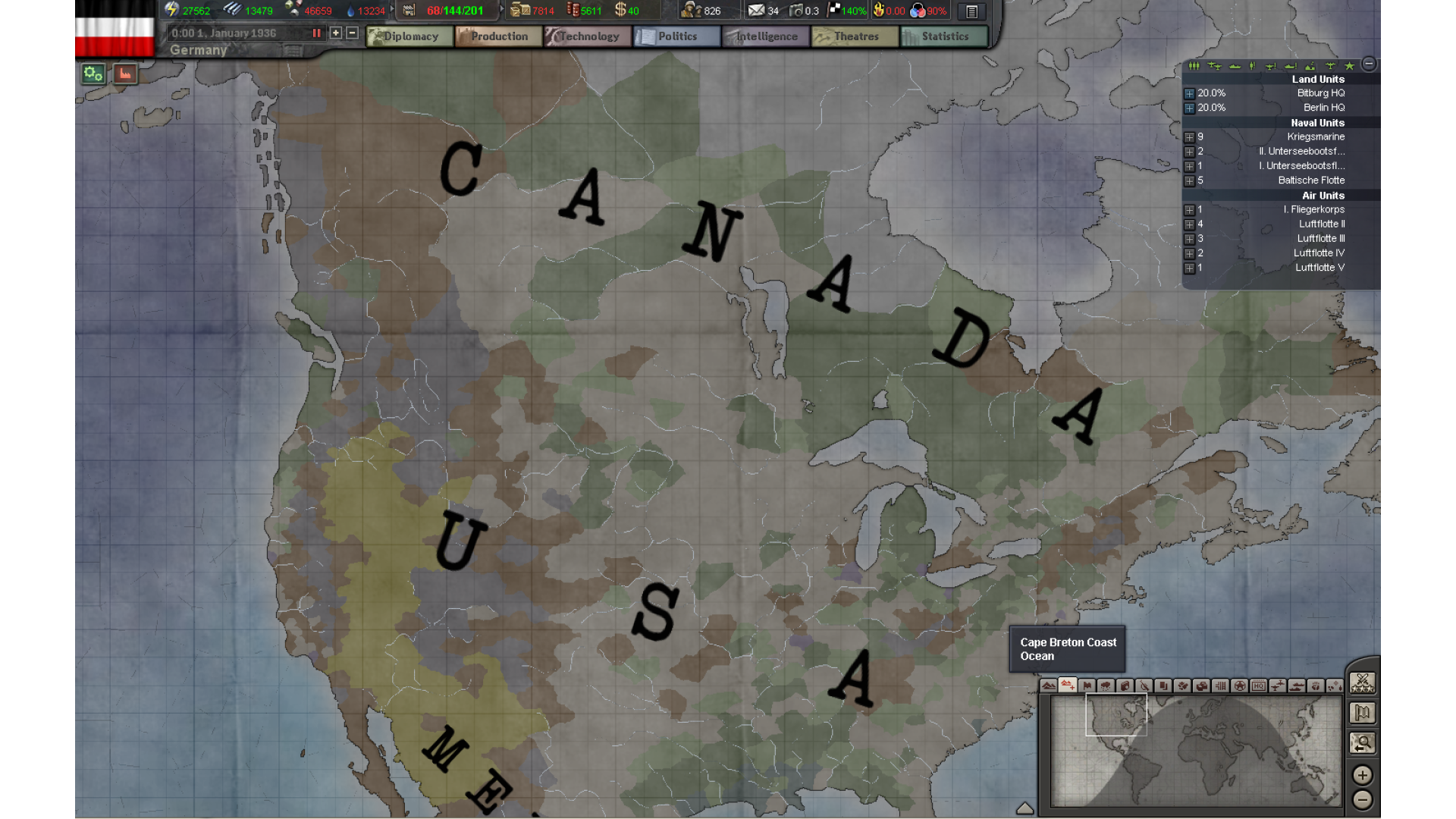Switch to the Production tab
This screenshot has height=819, width=1456.
[x=498, y=36]
